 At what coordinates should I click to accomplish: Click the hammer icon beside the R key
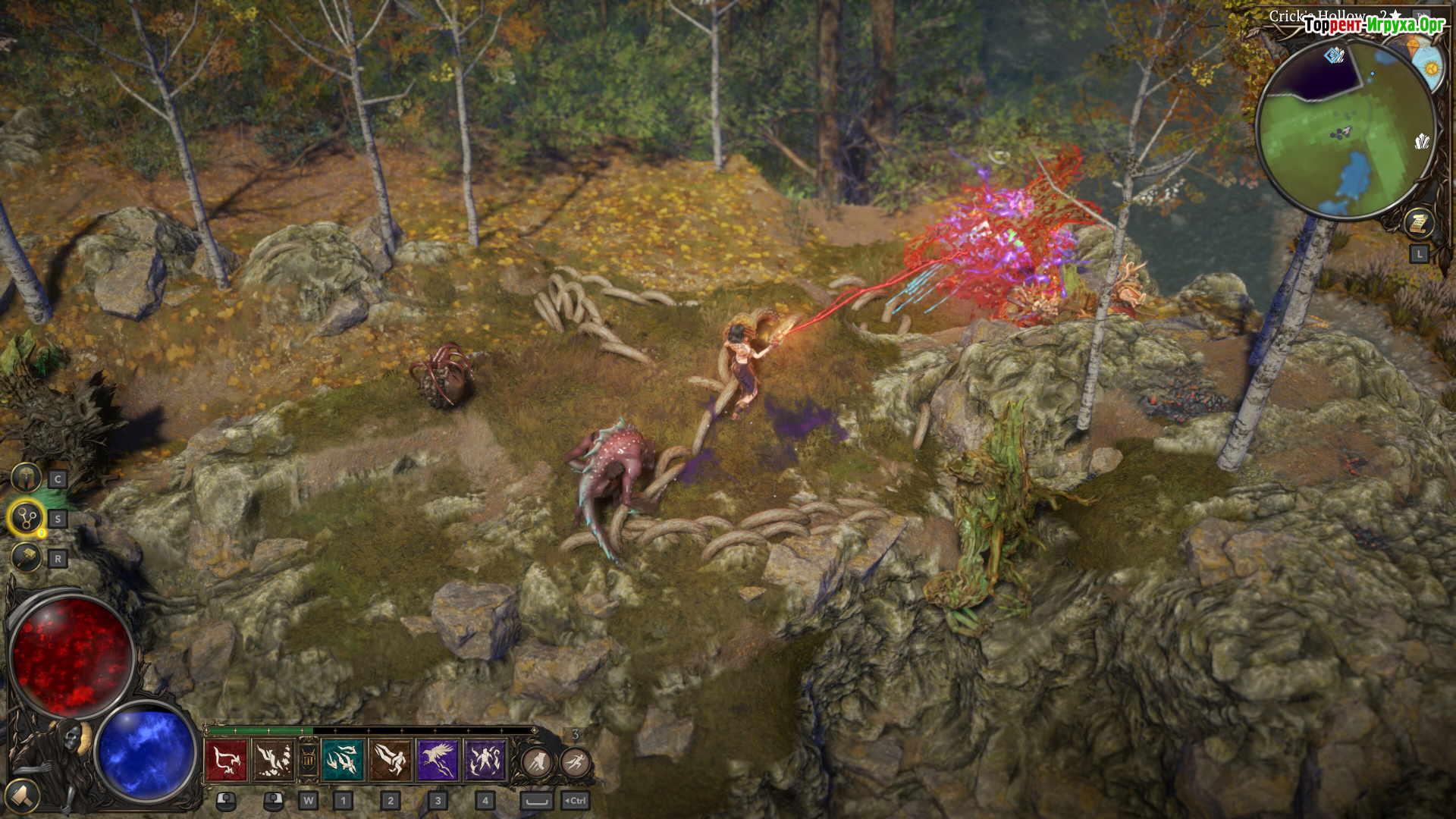point(27,559)
